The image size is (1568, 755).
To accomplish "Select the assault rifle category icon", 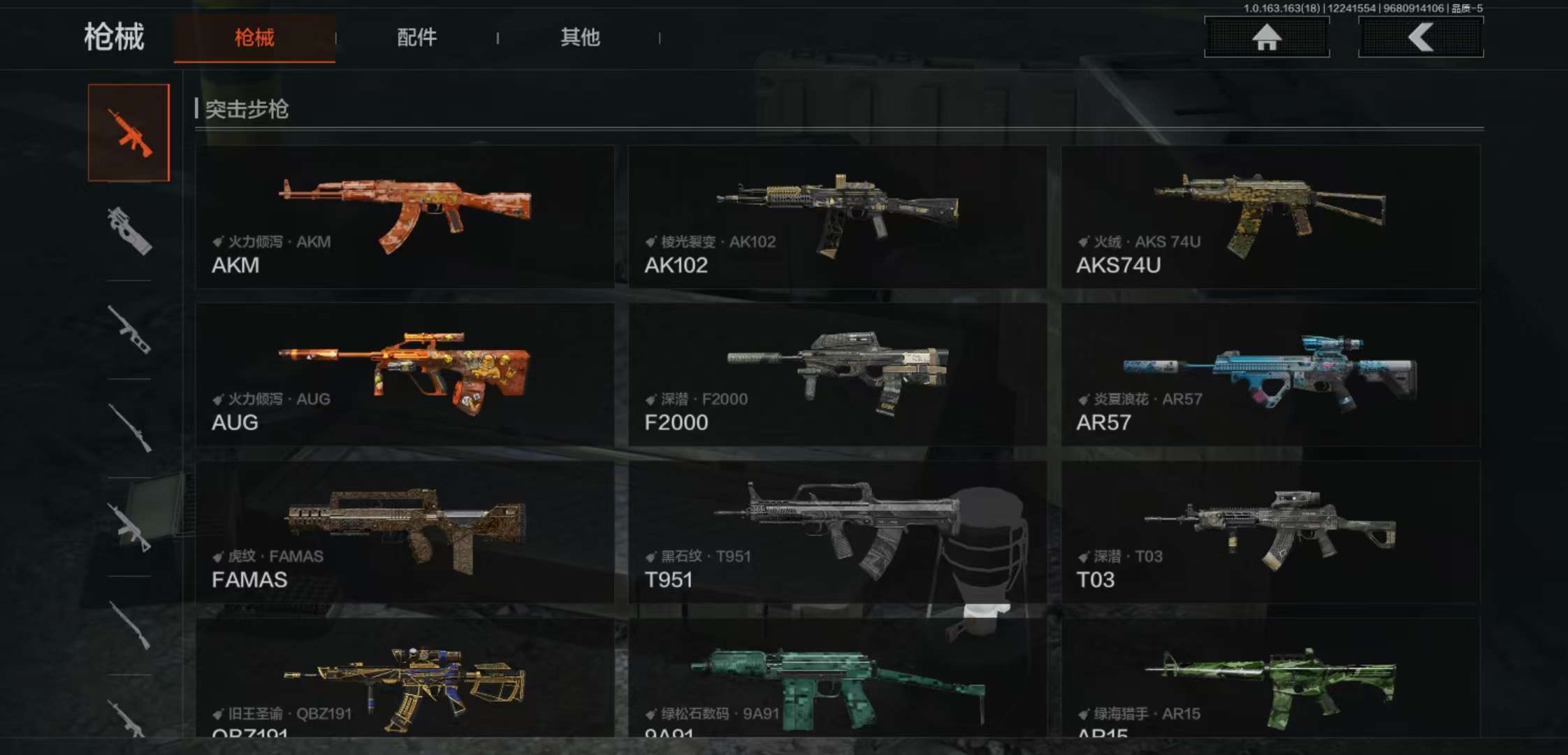I will [129, 133].
